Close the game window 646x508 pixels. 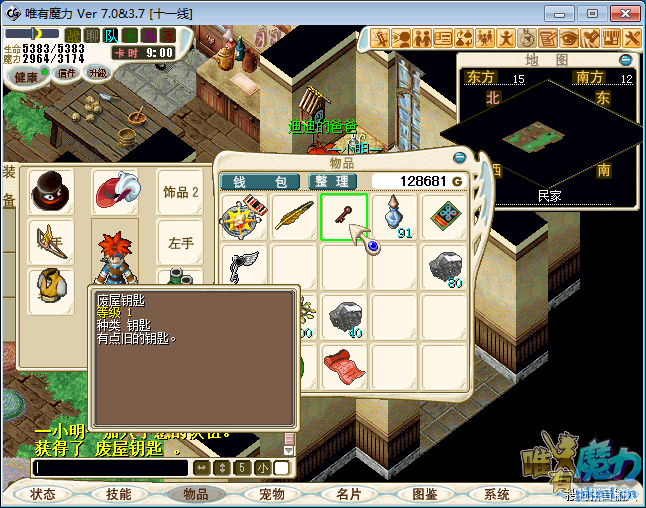(x=624, y=13)
